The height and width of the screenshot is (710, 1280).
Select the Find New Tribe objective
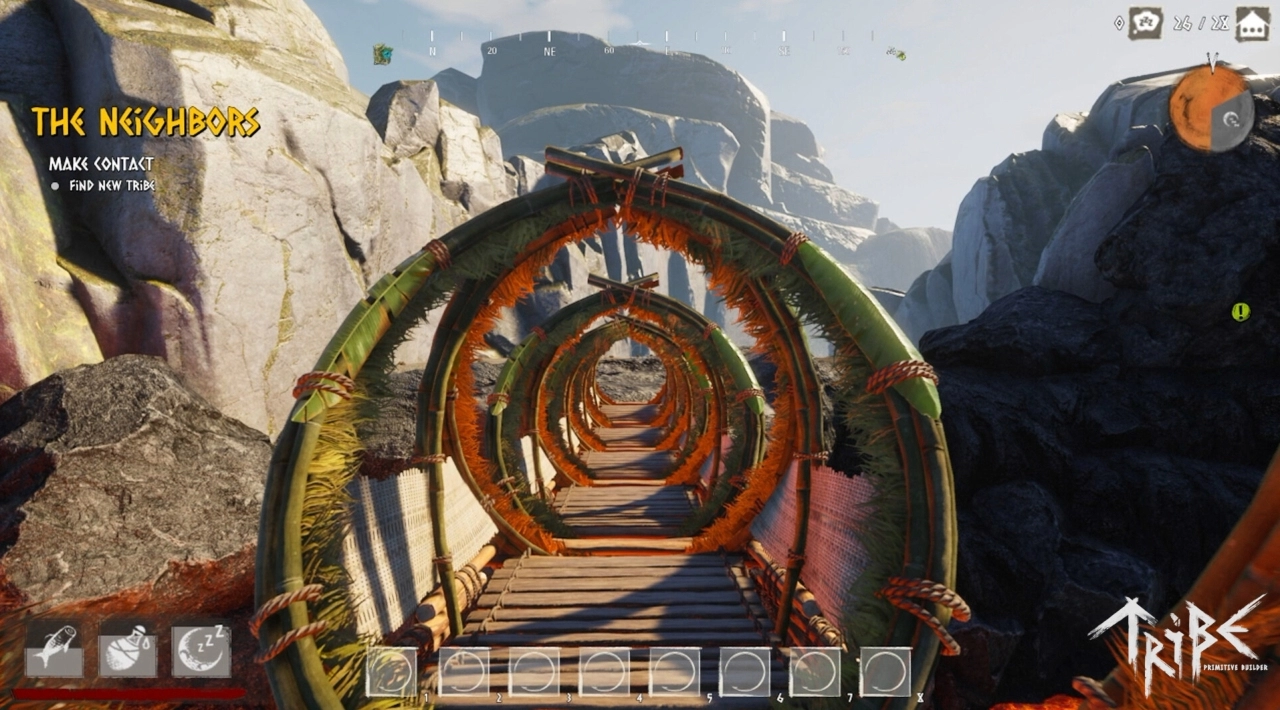tap(112, 186)
